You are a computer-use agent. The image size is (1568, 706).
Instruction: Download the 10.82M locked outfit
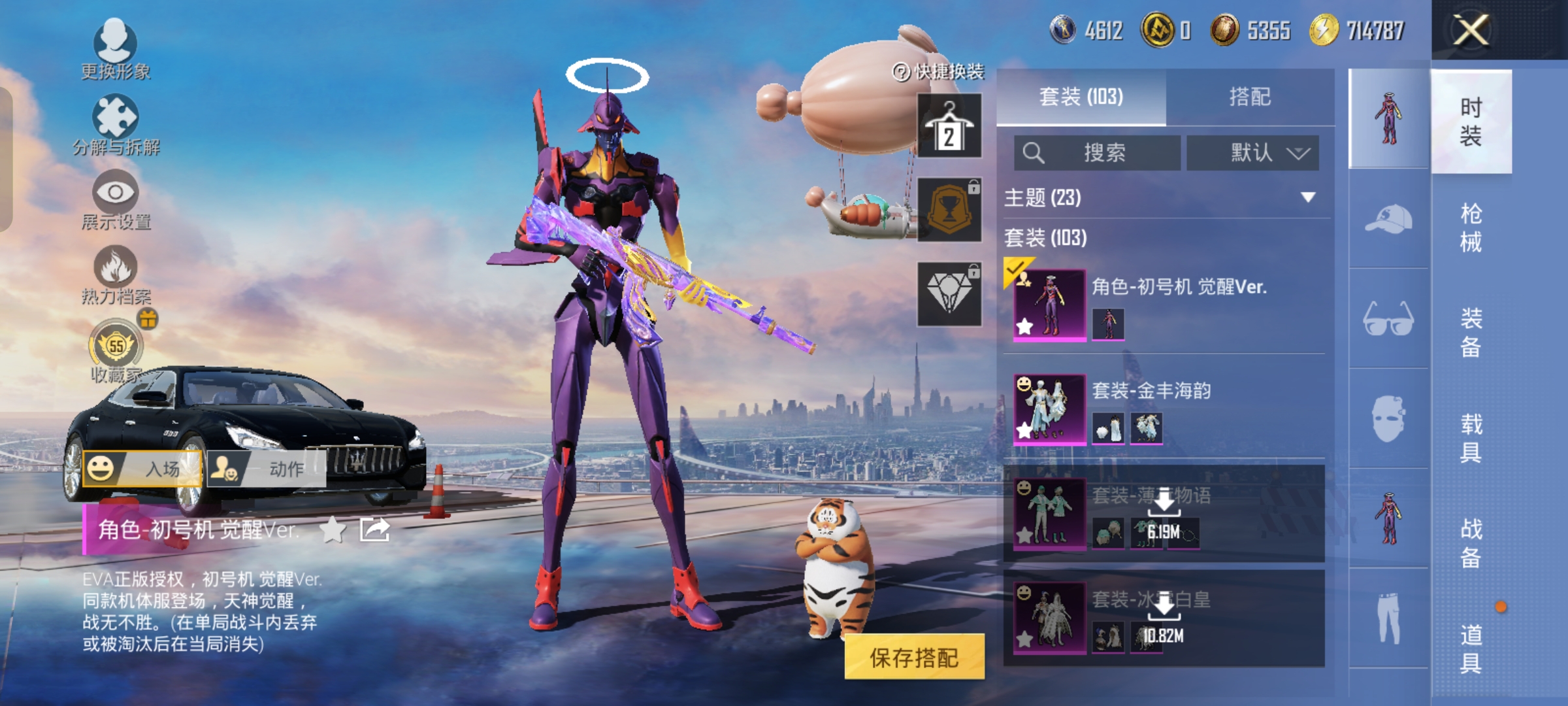click(1164, 617)
